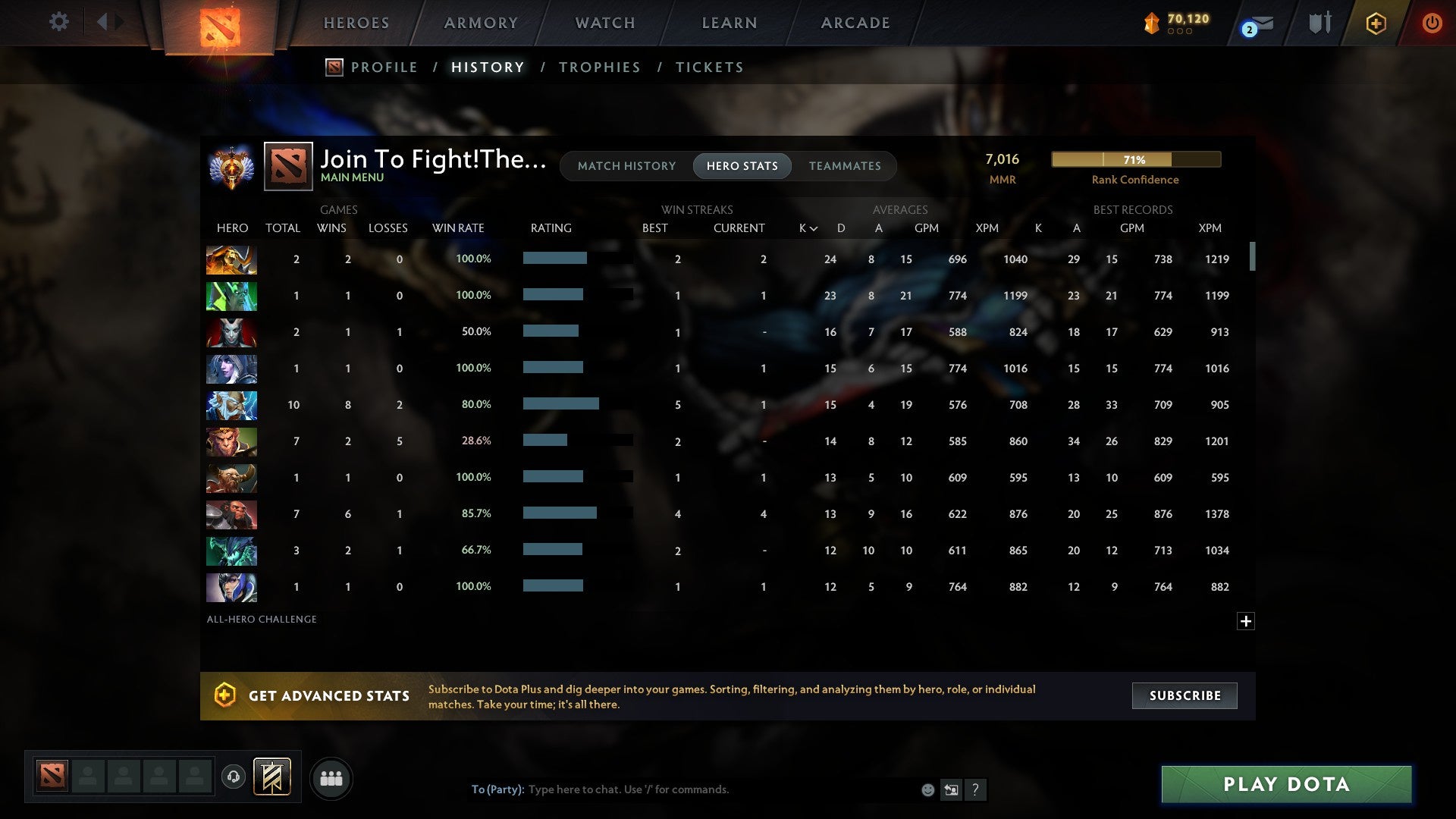Click the Rank Confidence progress bar
The width and height of the screenshot is (1456, 819).
point(1135,159)
